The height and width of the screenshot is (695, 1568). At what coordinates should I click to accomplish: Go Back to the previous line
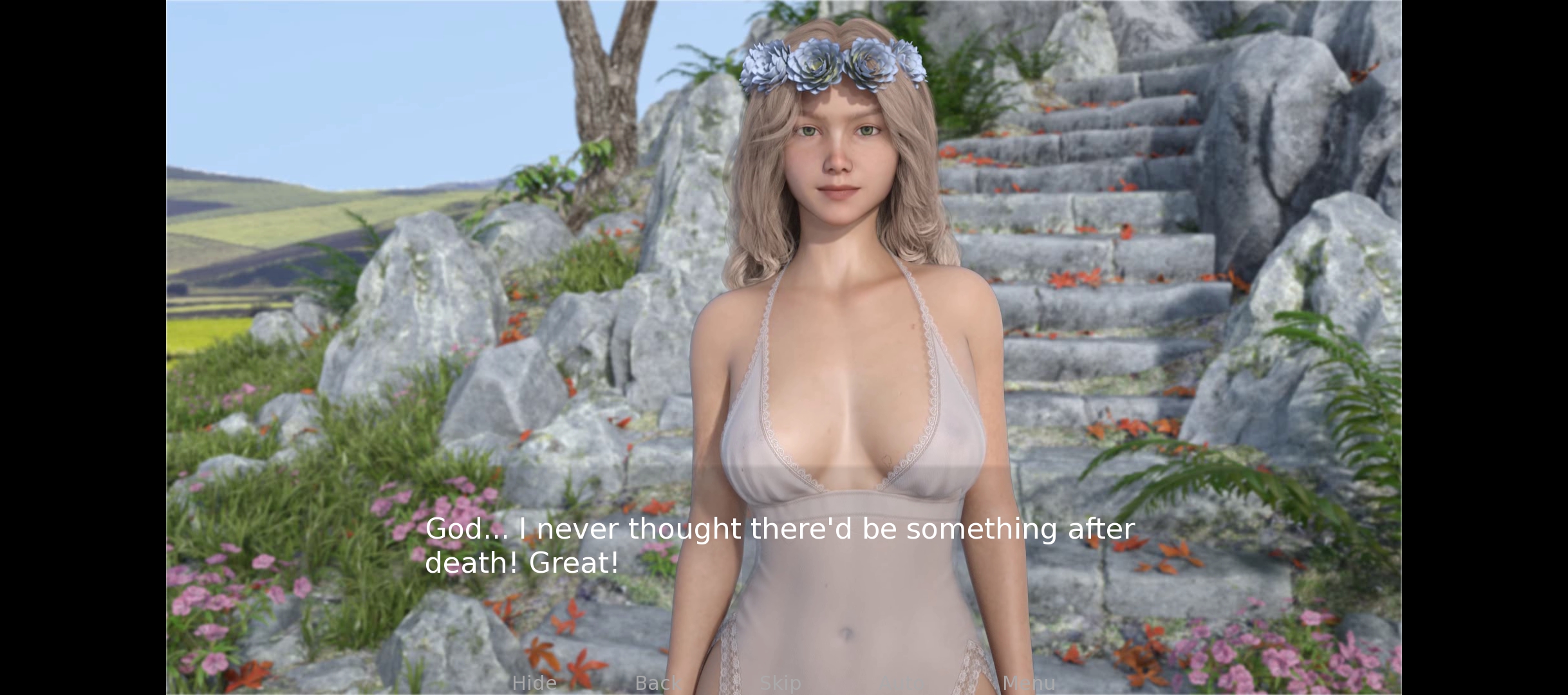coord(657,683)
